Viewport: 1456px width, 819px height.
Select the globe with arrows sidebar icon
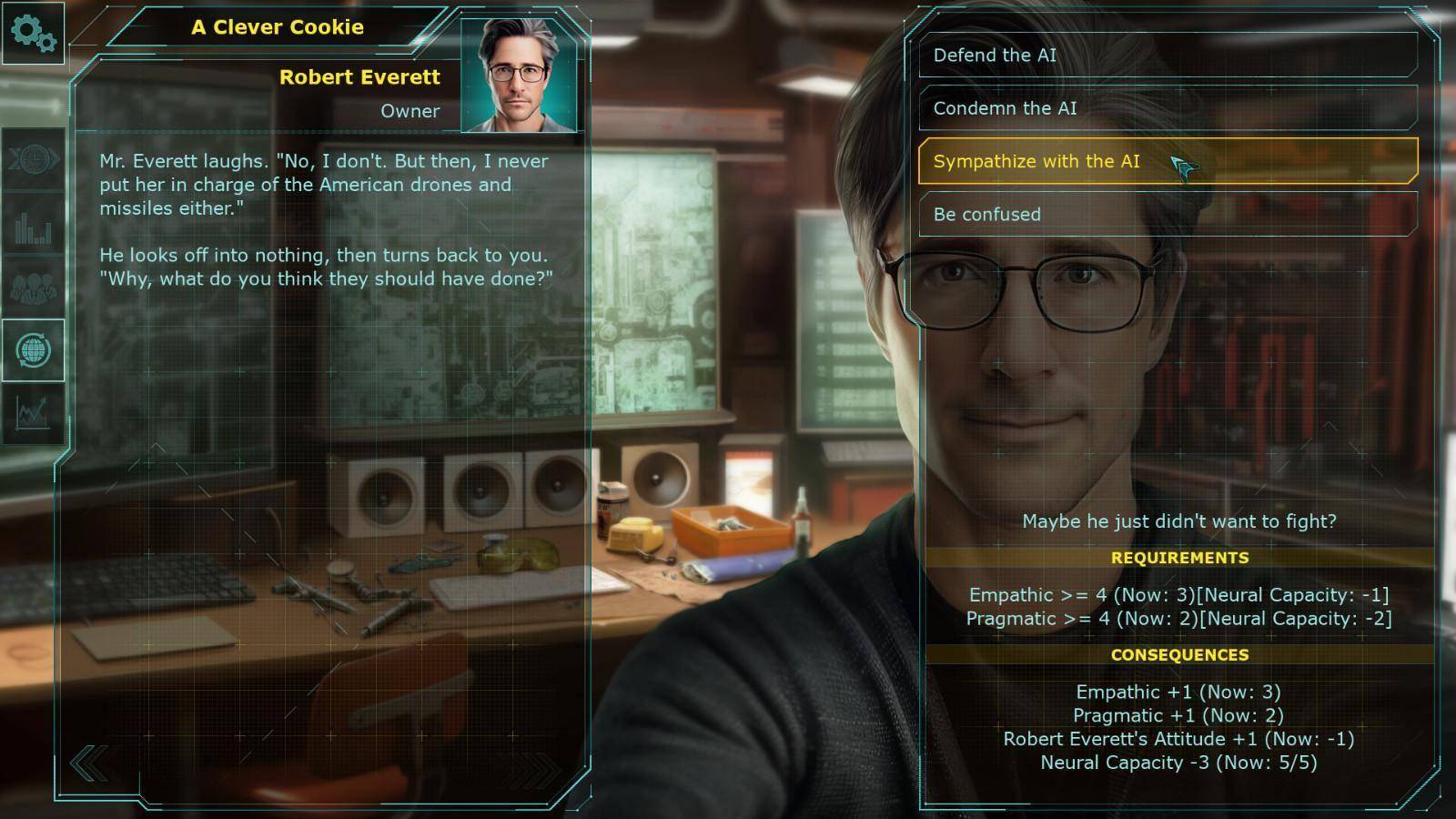pyautogui.click(x=34, y=350)
